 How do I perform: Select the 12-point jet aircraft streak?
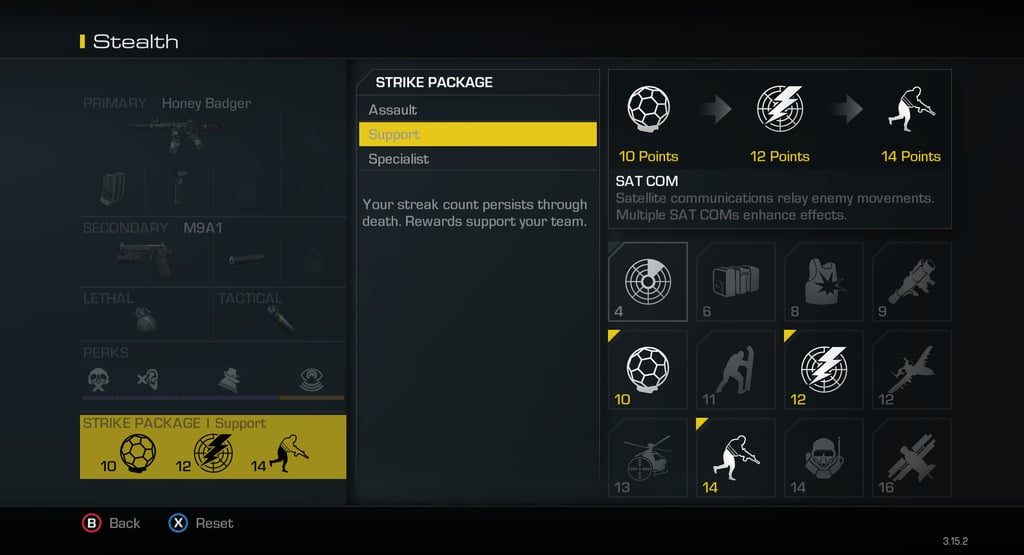[x=911, y=369]
